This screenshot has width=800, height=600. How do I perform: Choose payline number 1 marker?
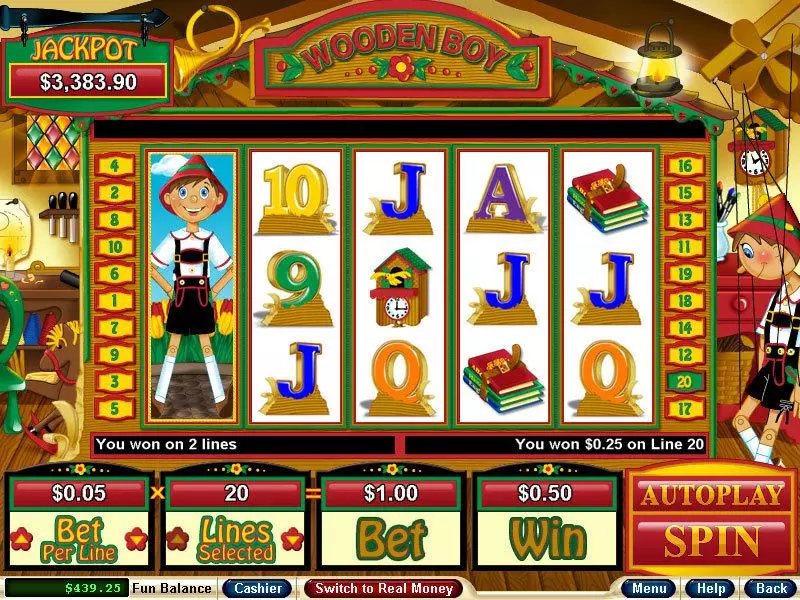(114, 300)
